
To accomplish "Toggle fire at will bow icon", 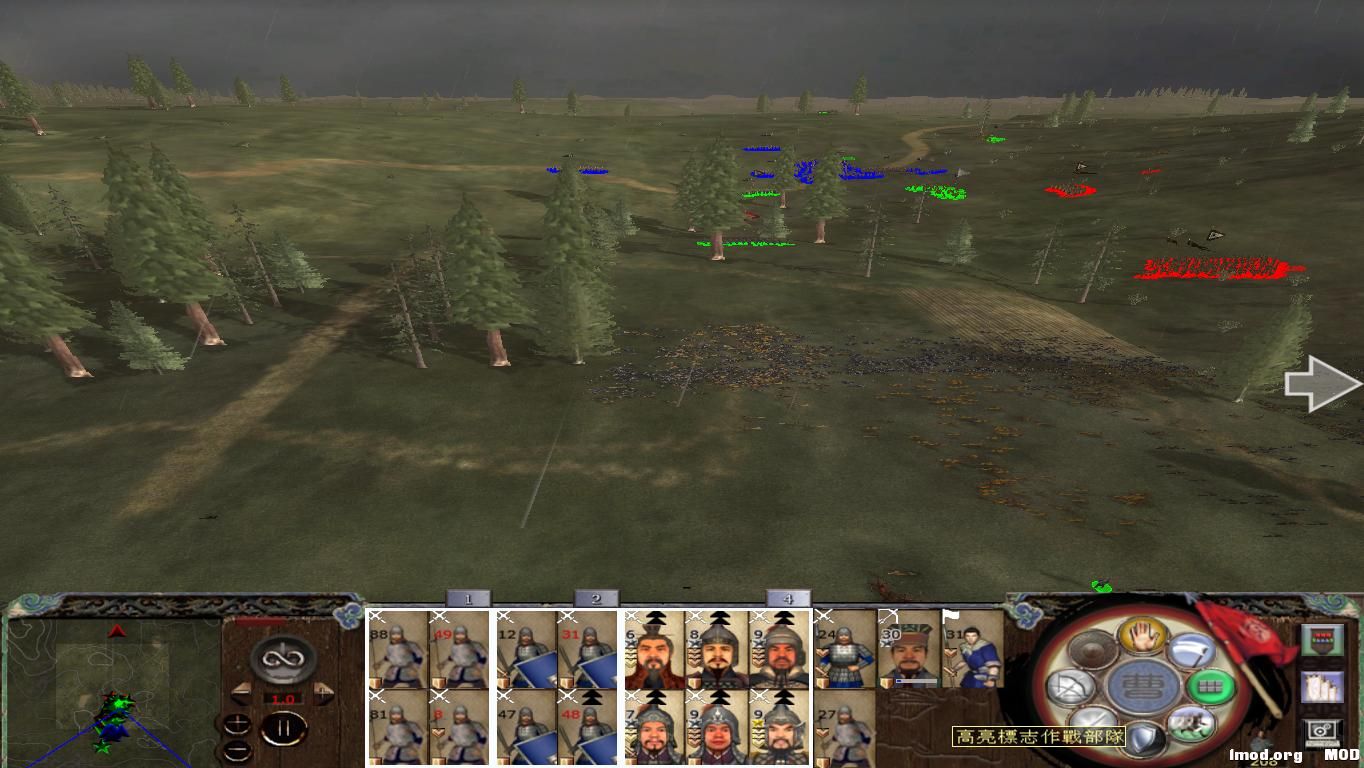I will pyautogui.click(x=1070, y=687).
